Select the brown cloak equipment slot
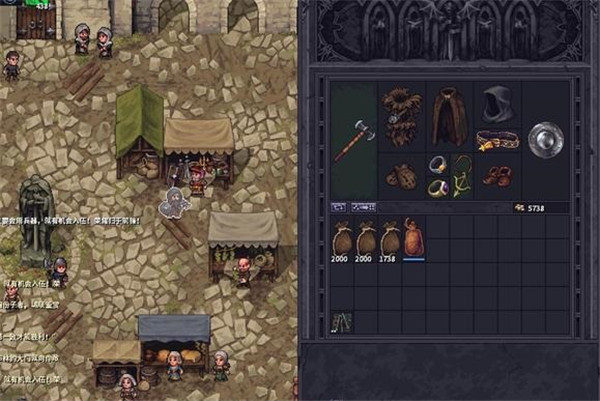 (x=449, y=117)
